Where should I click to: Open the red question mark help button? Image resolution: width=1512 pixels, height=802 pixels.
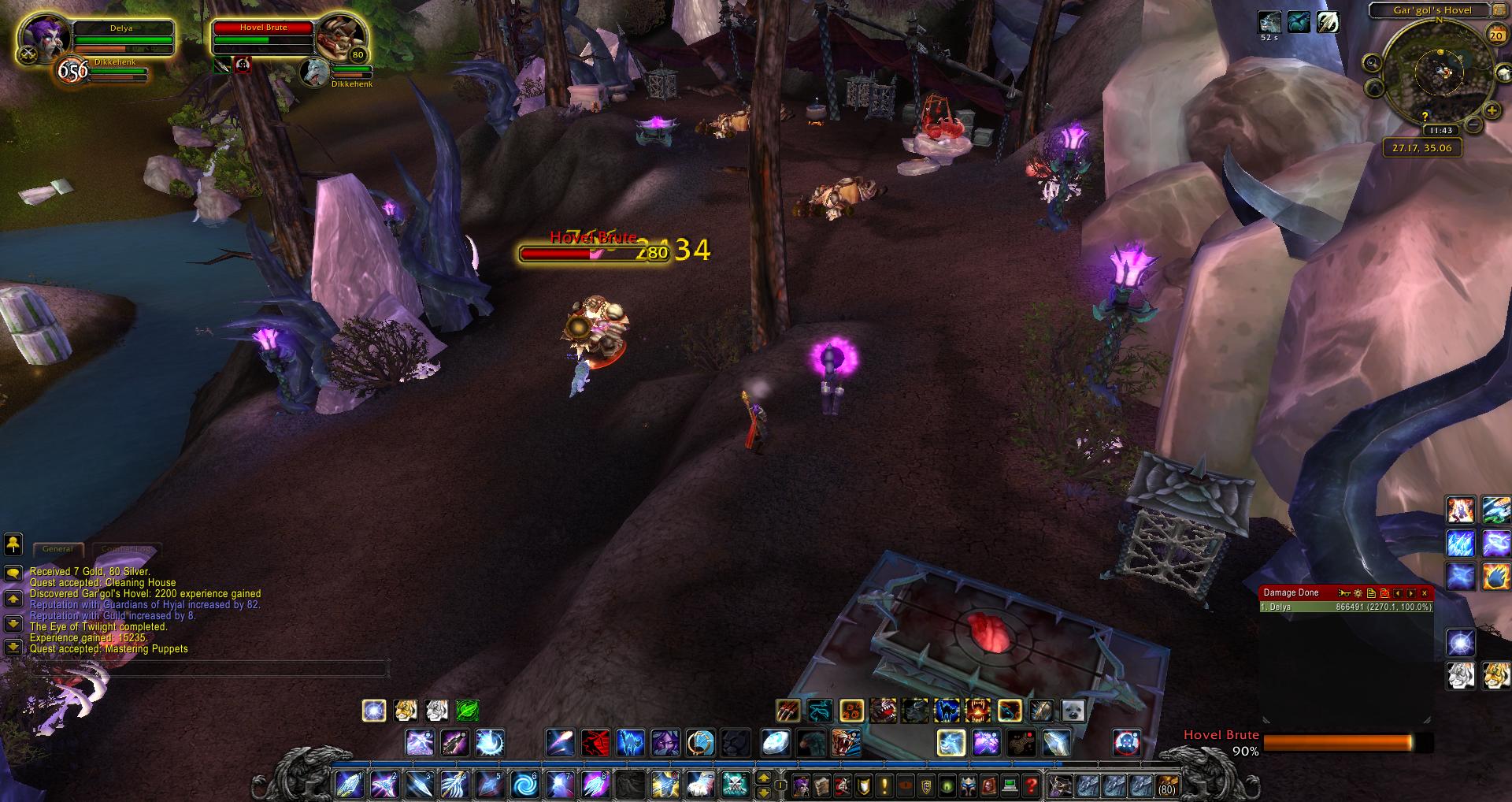pyautogui.click(x=1031, y=785)
